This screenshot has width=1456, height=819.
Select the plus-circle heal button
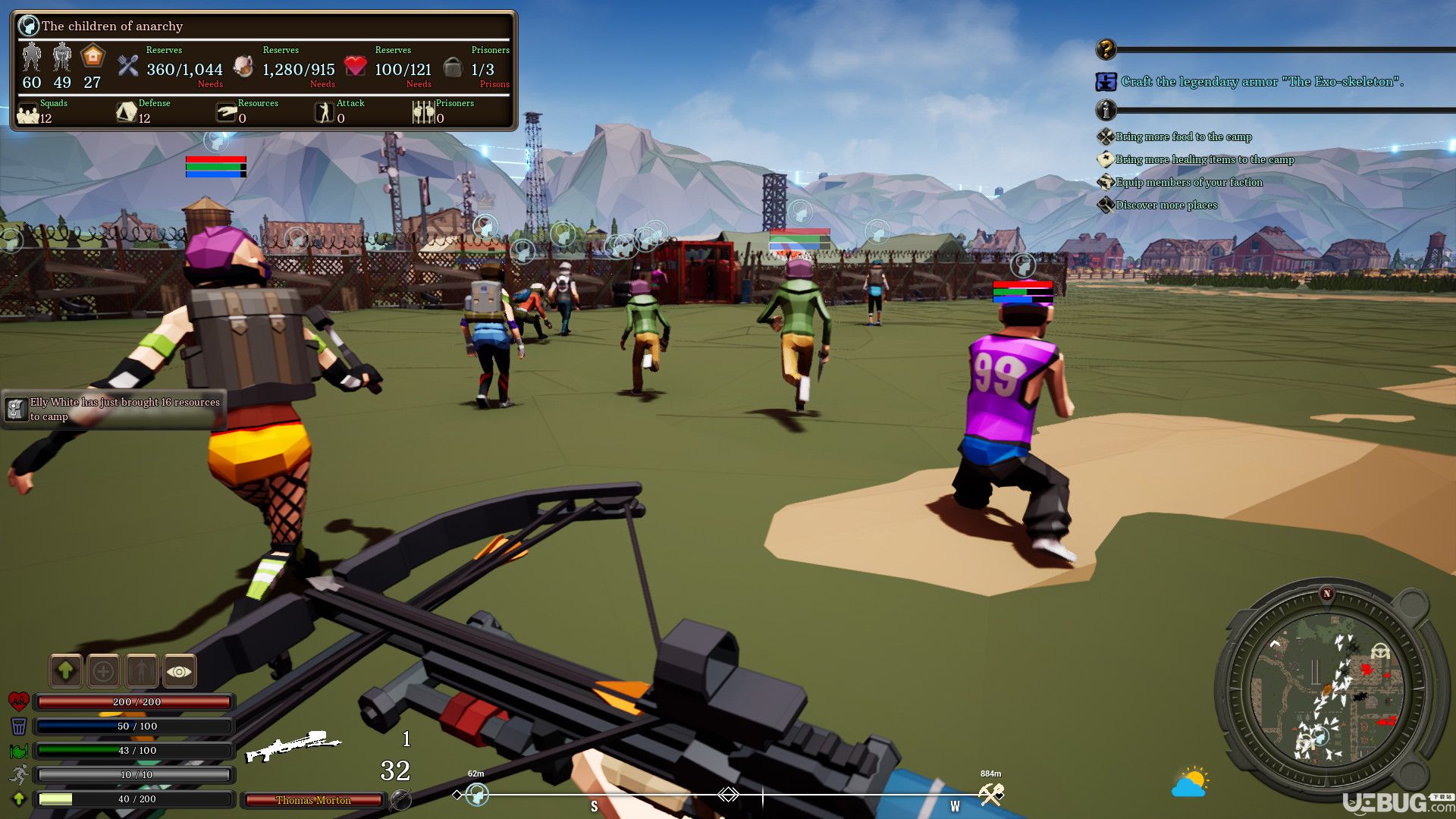pyautogui.click(x=104, y=670)
